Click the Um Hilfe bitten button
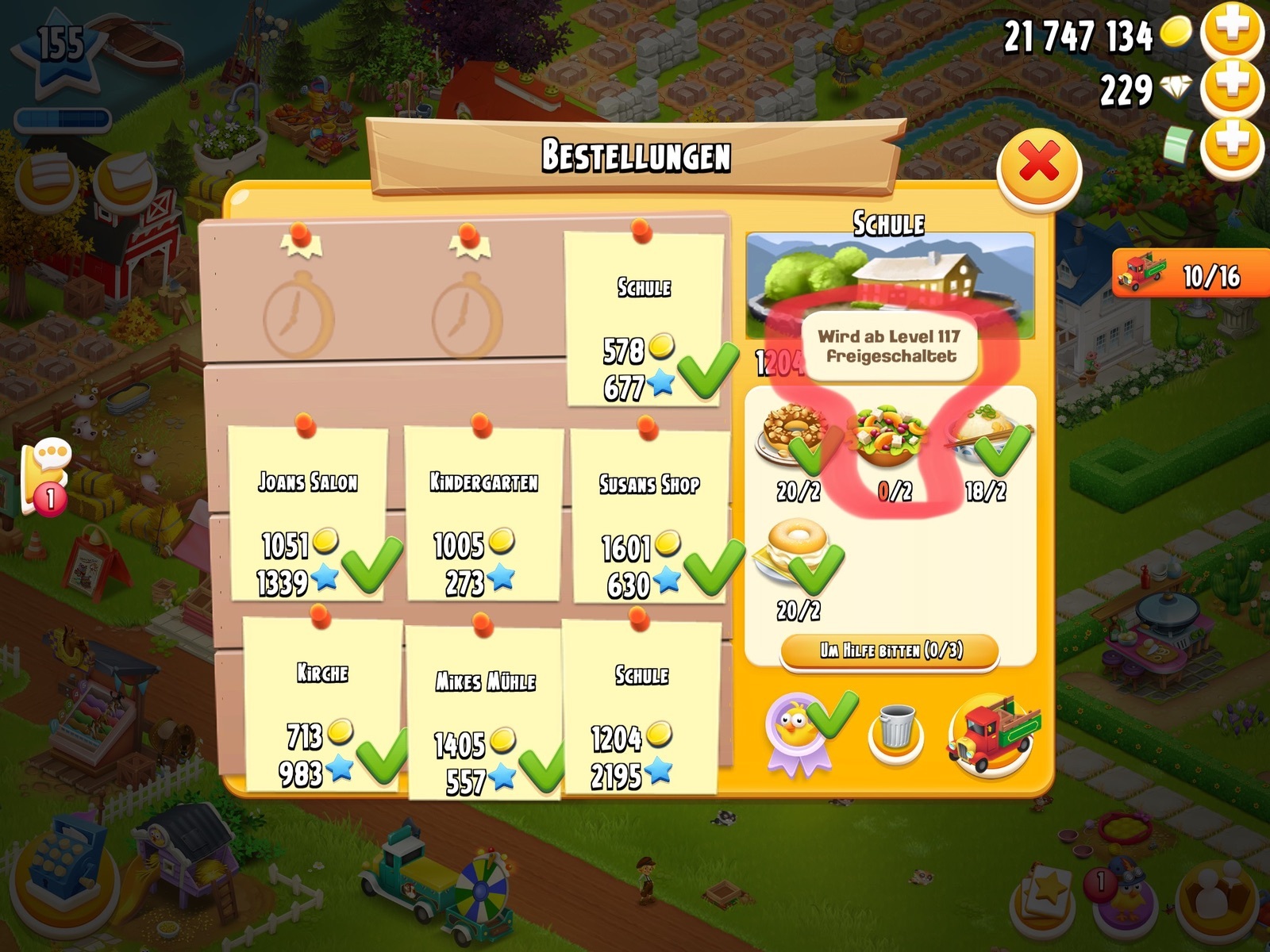The width and height of the screenshot is (1270, 952). point(890,651)
